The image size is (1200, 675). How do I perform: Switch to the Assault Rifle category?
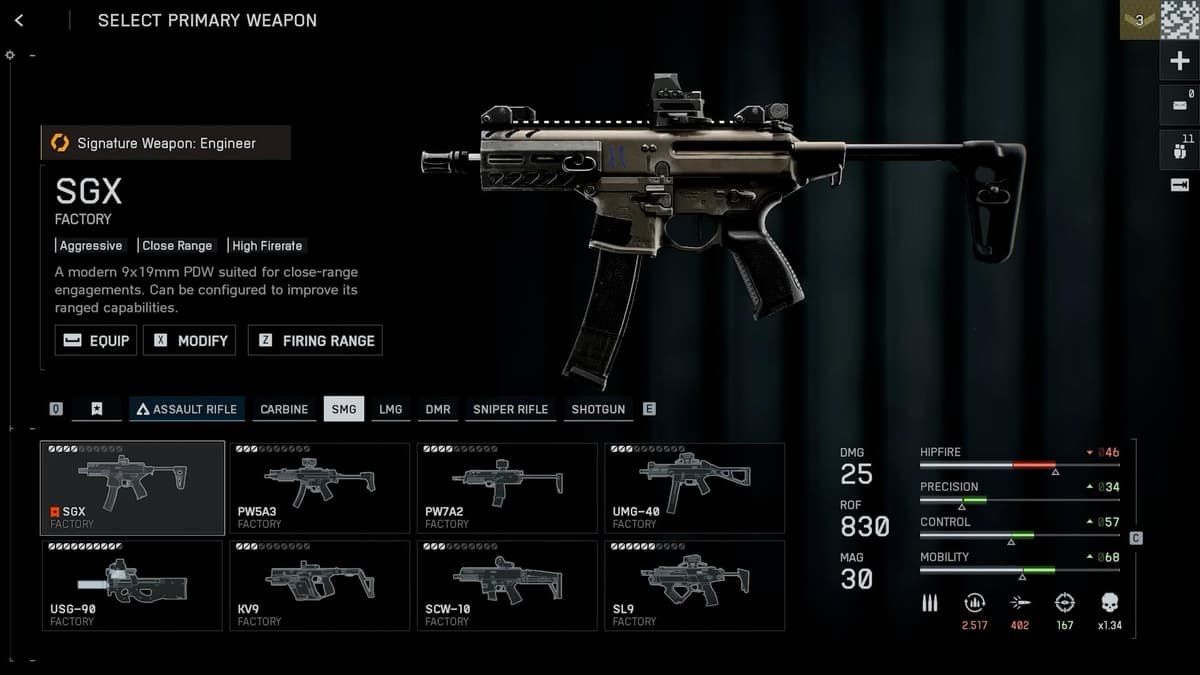(x=187, y=409)
